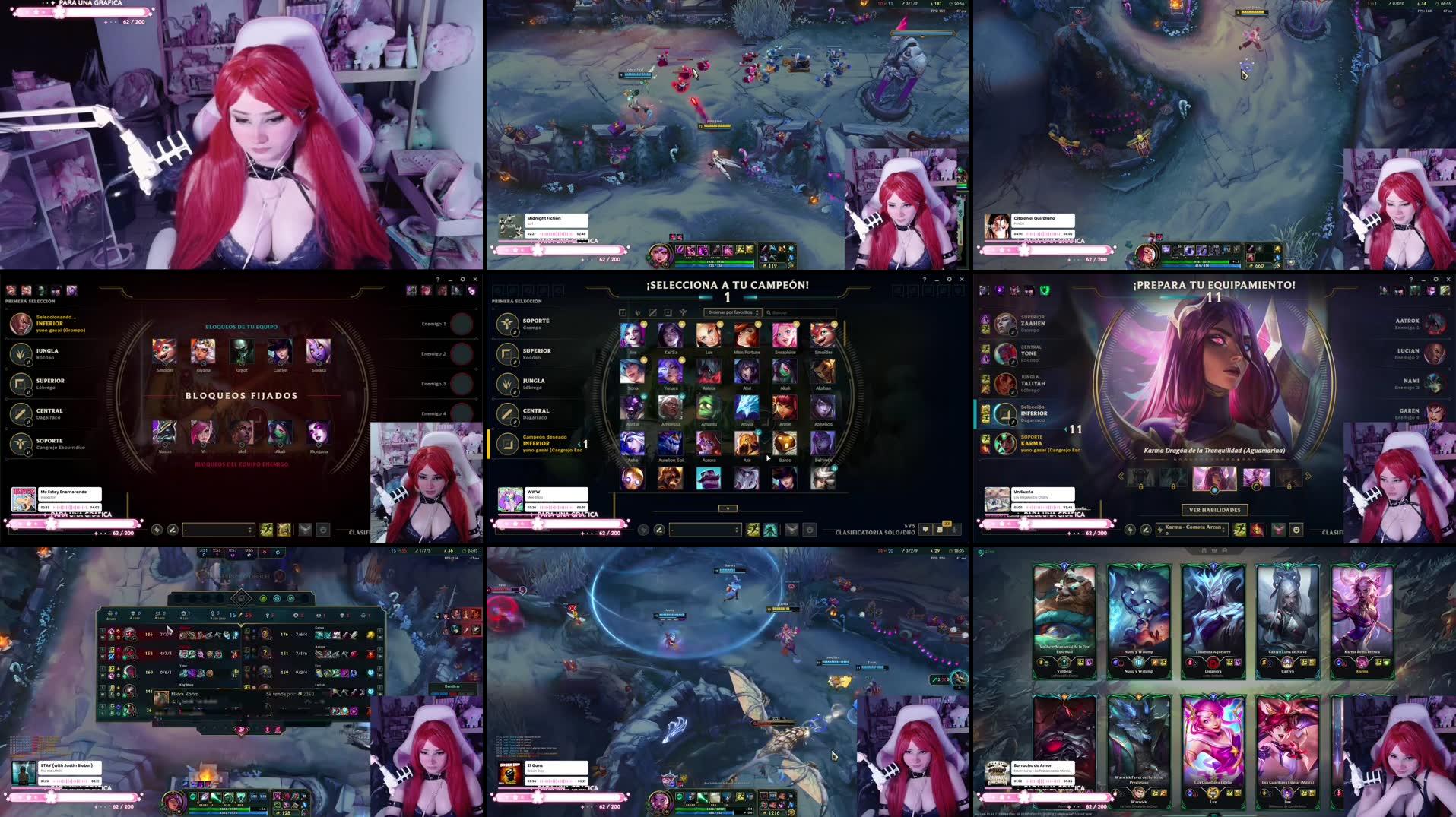
Task: Click the surrender button above the scoreboard
Action: coord(454,686)
